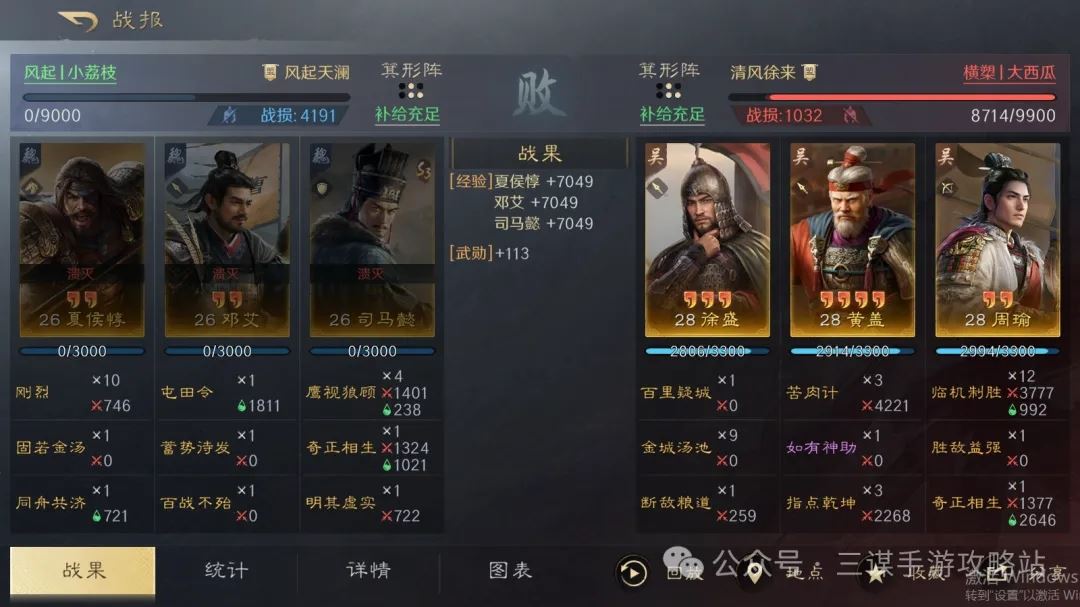Screen dimensions: 1080x607
Task: Open the 统计 statistics tab
Action: pos(226,571)
